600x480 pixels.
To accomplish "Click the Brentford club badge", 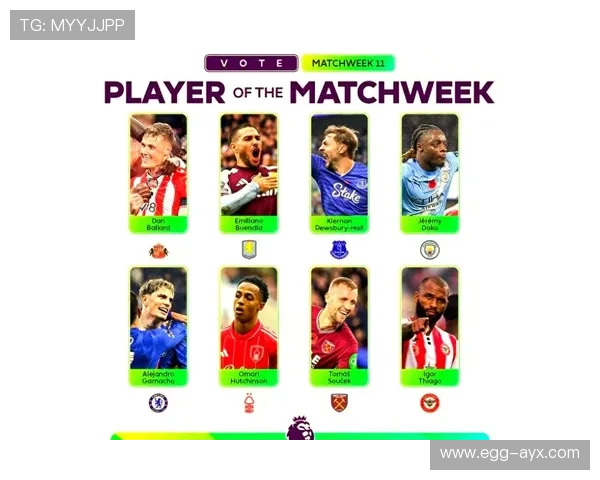I will (x=430, y=403).
